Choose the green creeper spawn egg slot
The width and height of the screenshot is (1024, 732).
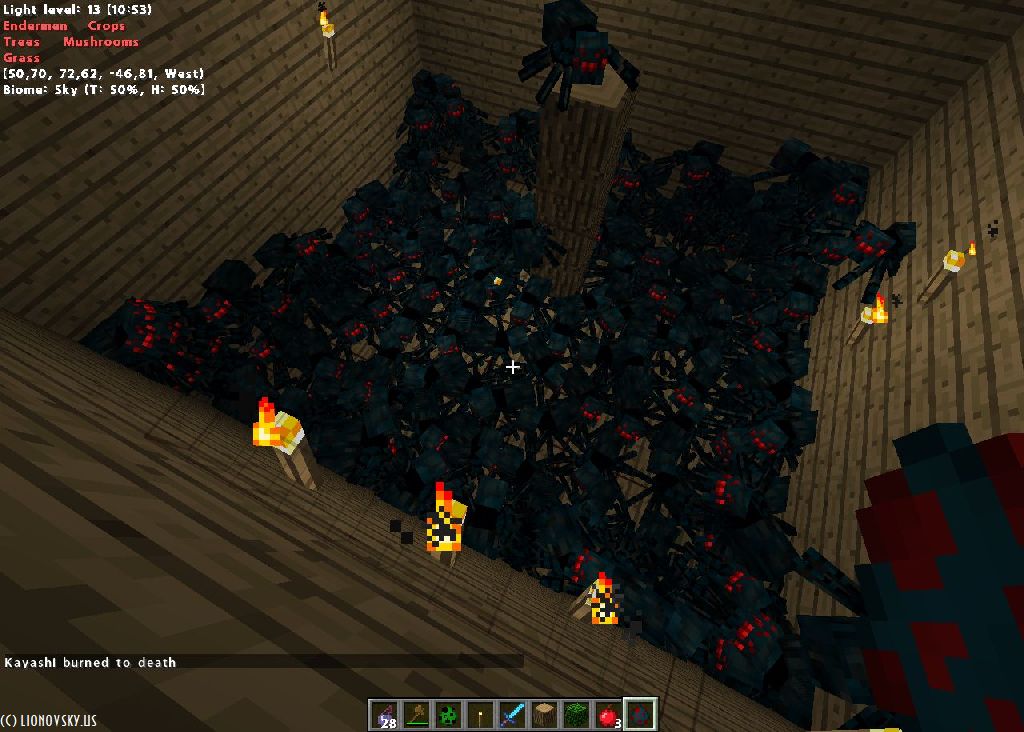pos(448,715)
